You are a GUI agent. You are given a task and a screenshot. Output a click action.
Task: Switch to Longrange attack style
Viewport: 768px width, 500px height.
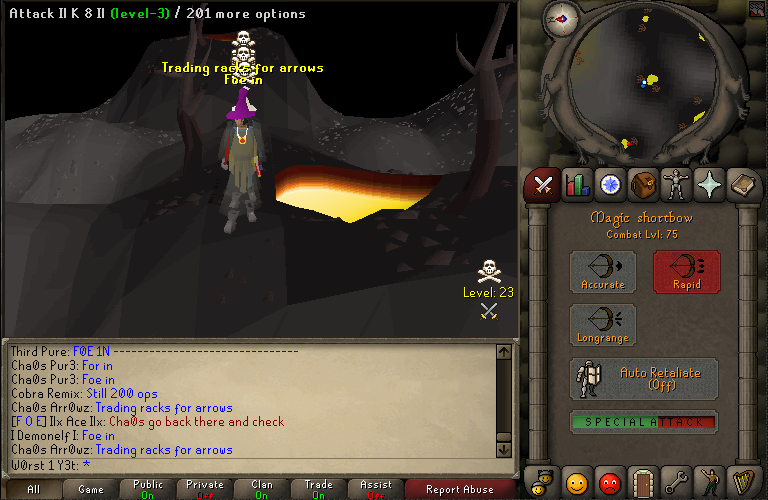click(x=602, y=325)
